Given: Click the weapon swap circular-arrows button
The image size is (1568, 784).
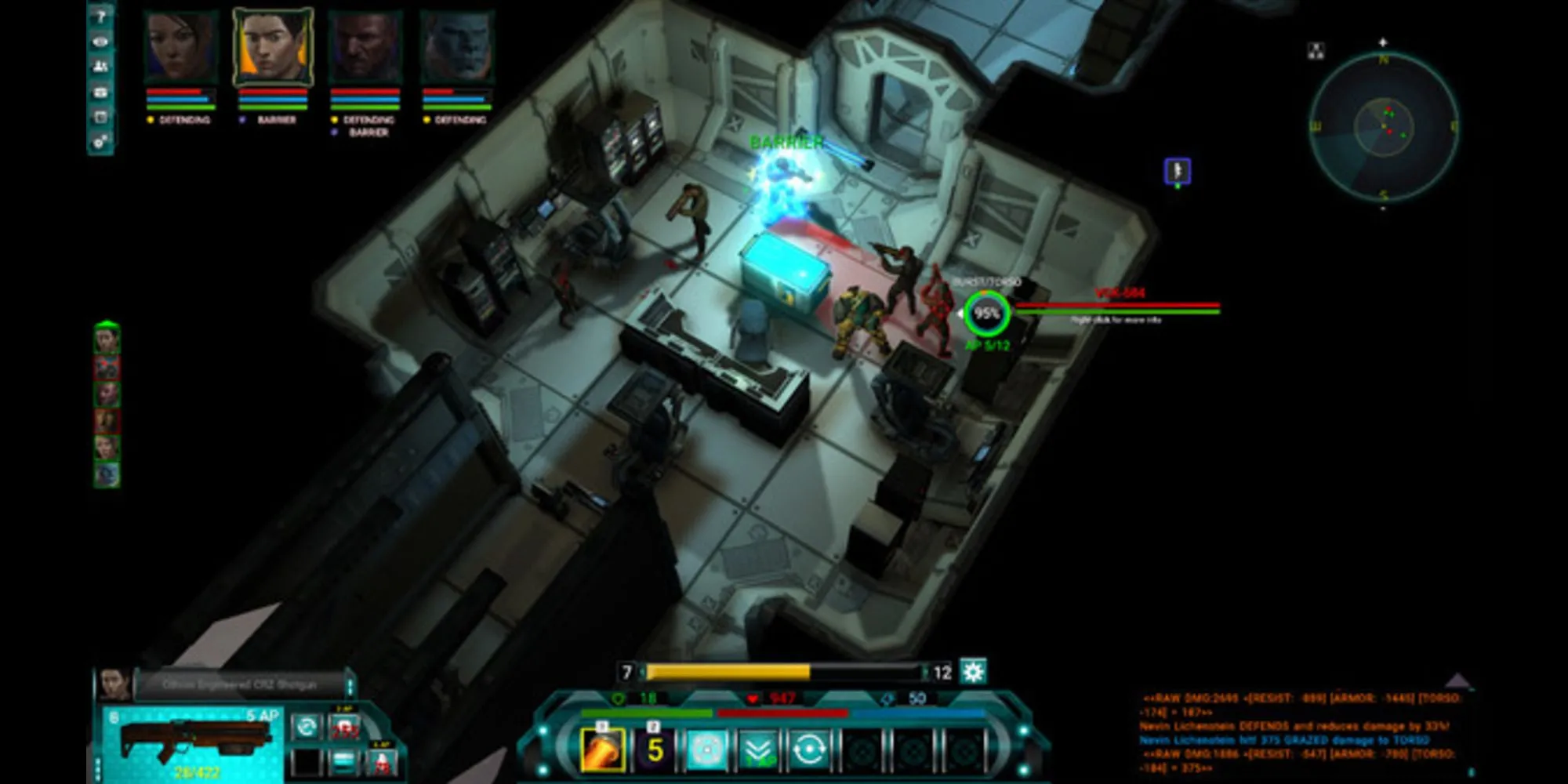Looking at the screenshot, I should [307, 727].
